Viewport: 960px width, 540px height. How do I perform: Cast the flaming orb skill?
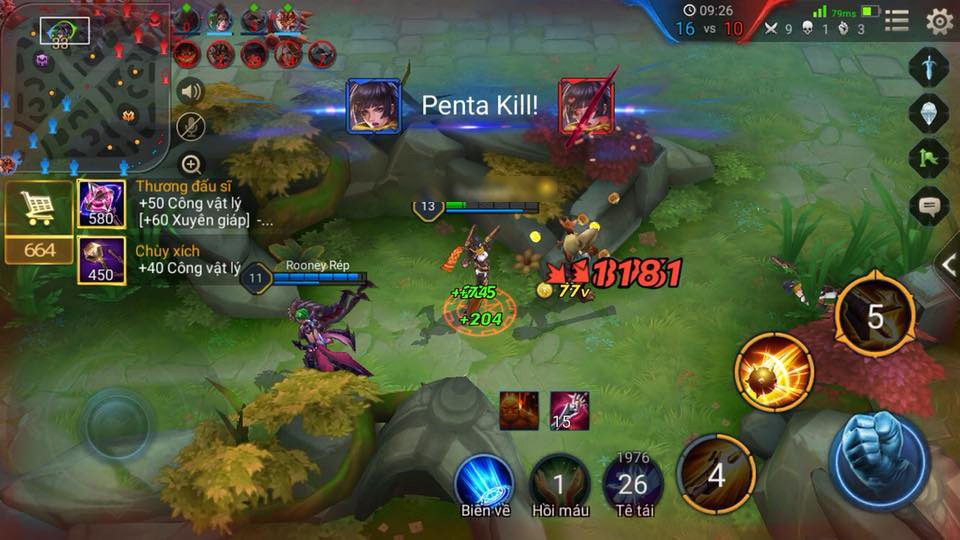pyautogui.click(x=773, y=372)
